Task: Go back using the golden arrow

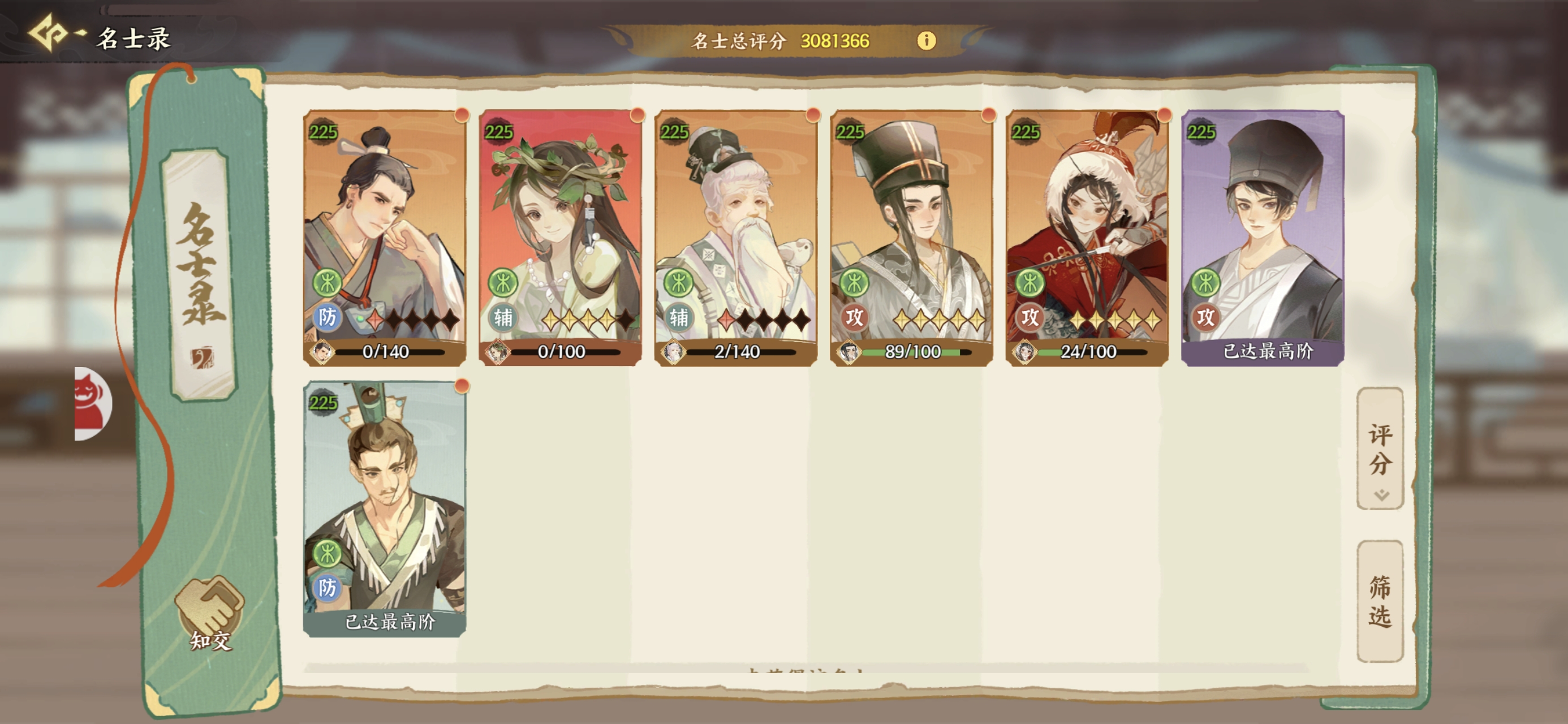Action: (49, 33)
